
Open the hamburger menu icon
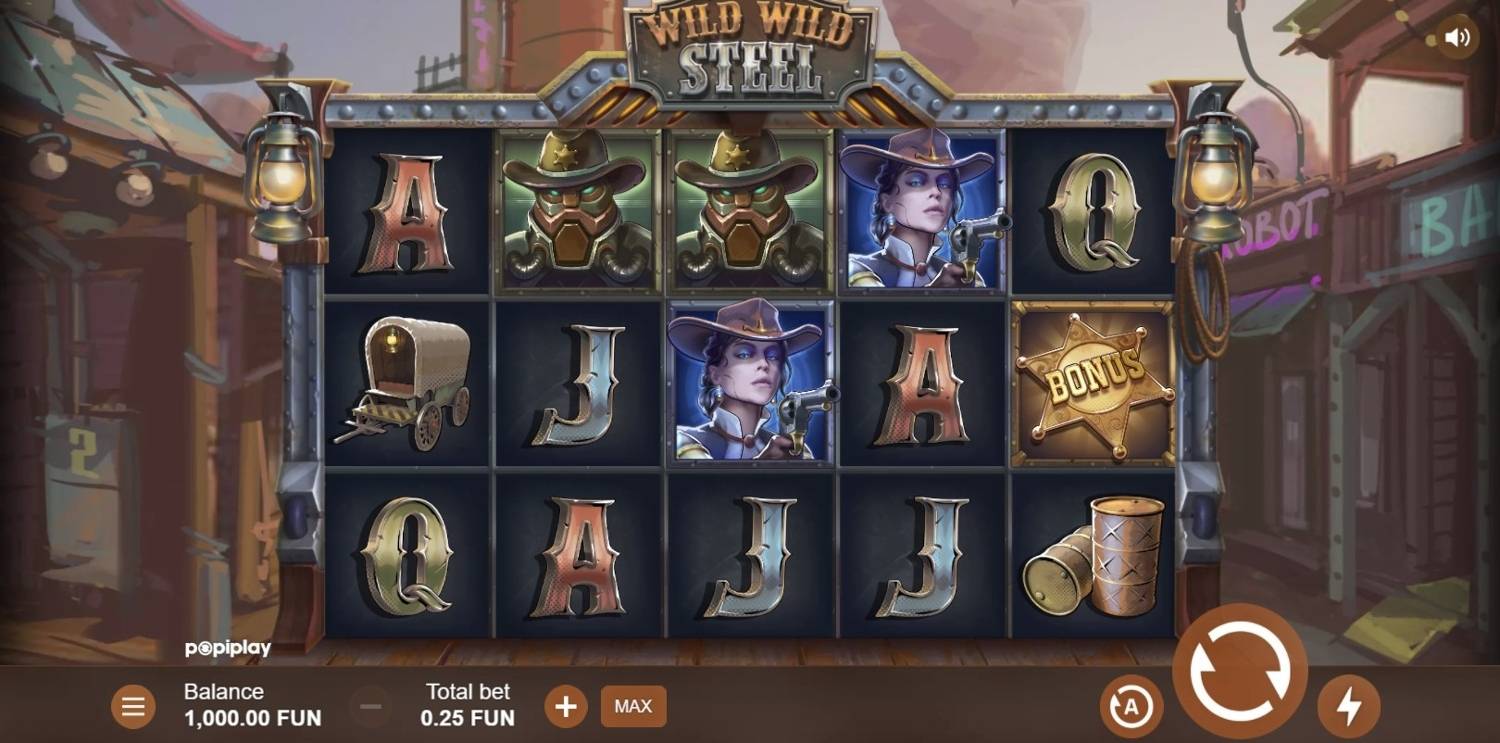[133, 706]
